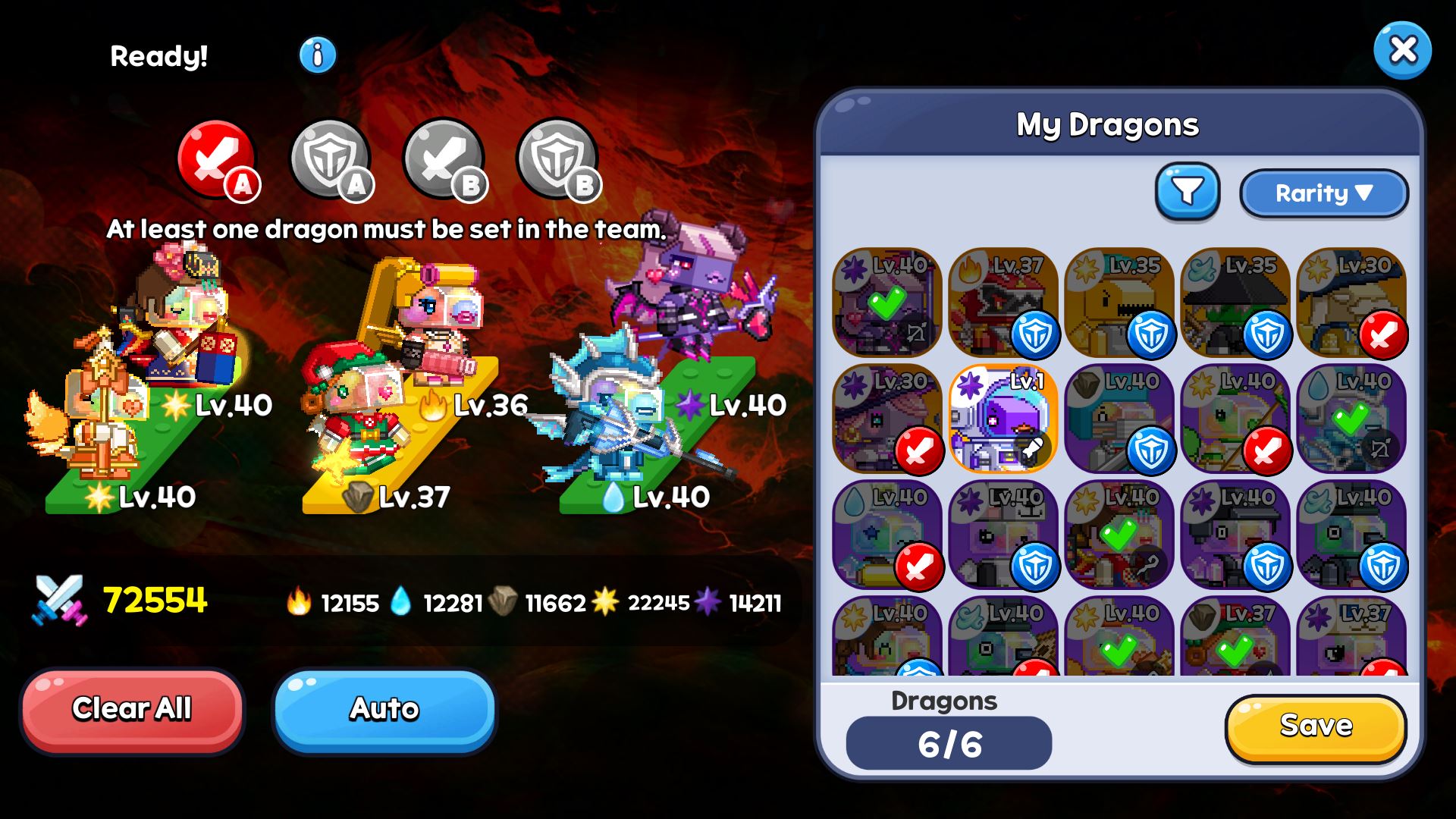Viewport: 1456px width, 819px height.
Task: Clear All dragons from the team
Action: point(132,710)
